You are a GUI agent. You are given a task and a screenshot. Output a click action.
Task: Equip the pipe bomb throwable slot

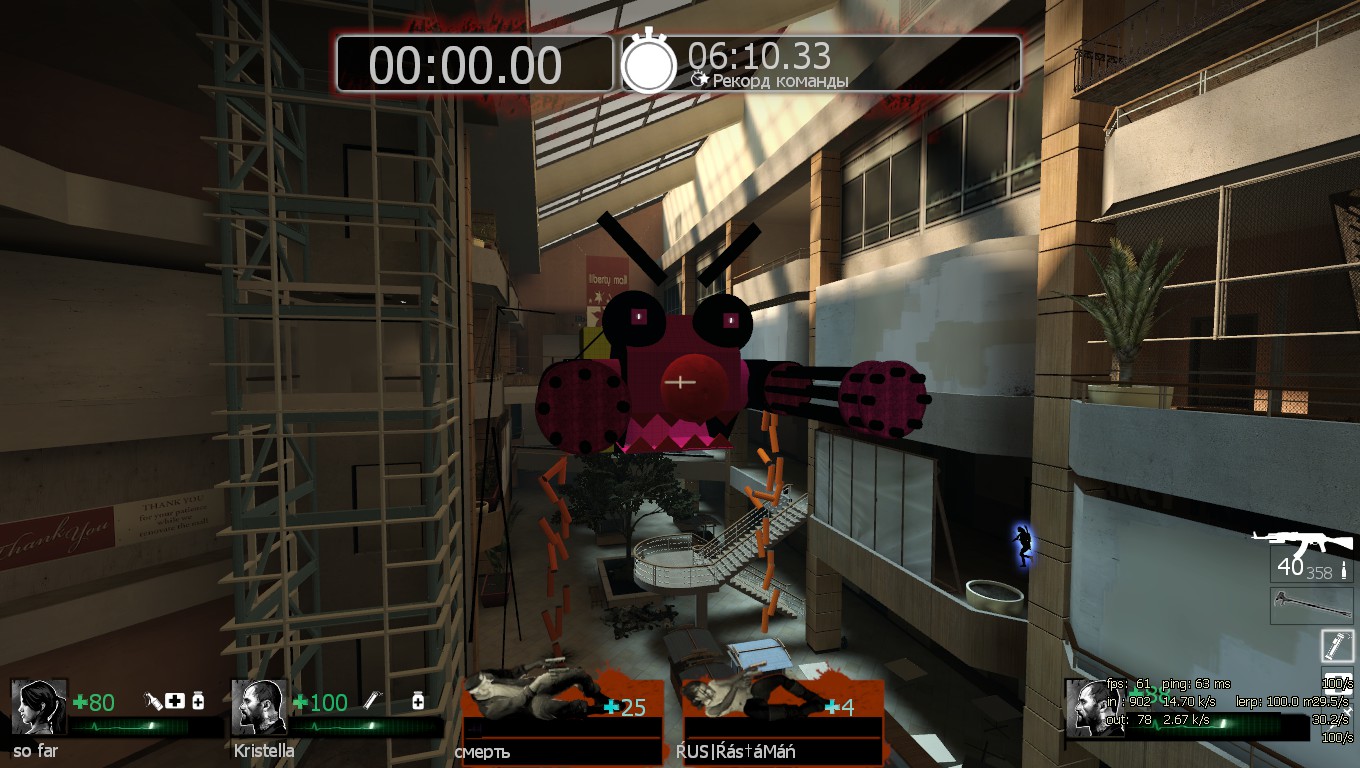tap(1337, 645)
